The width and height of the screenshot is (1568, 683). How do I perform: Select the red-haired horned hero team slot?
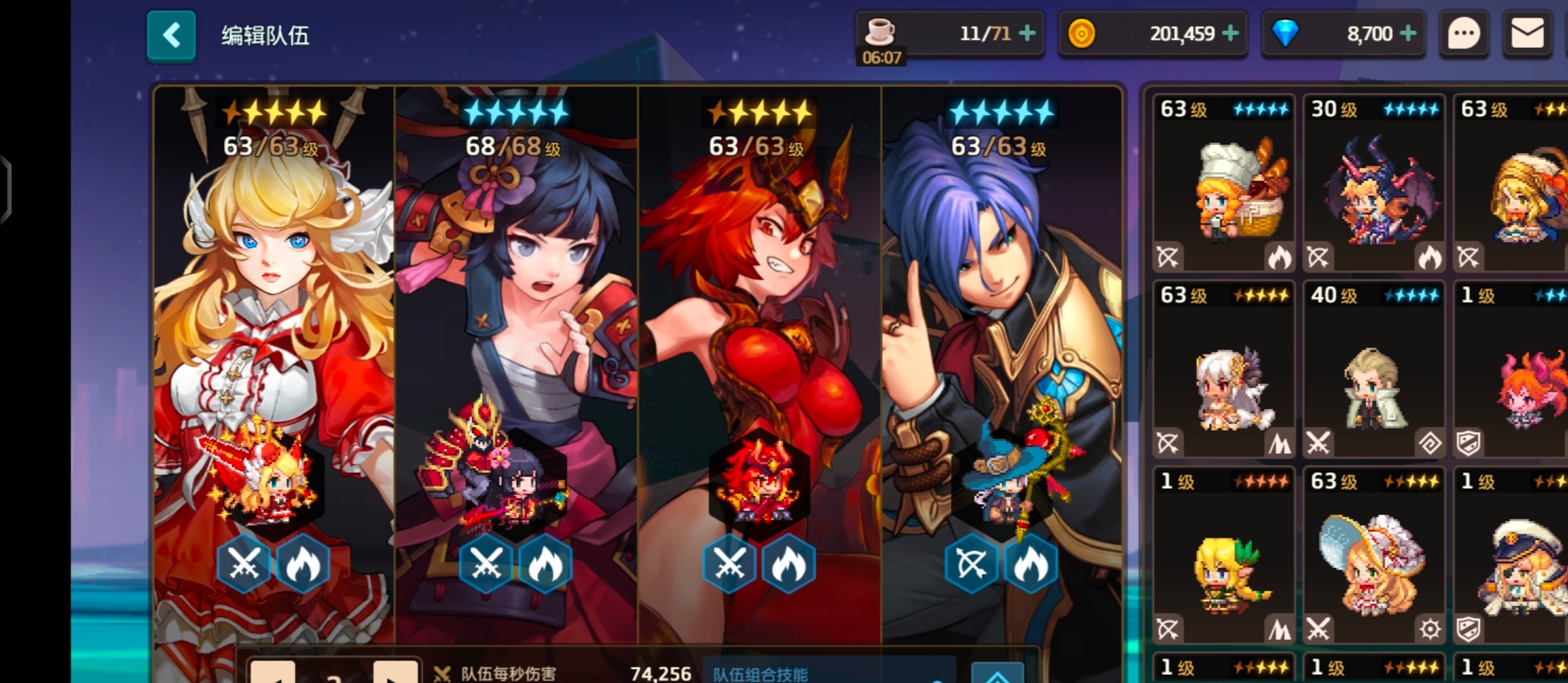760,352
